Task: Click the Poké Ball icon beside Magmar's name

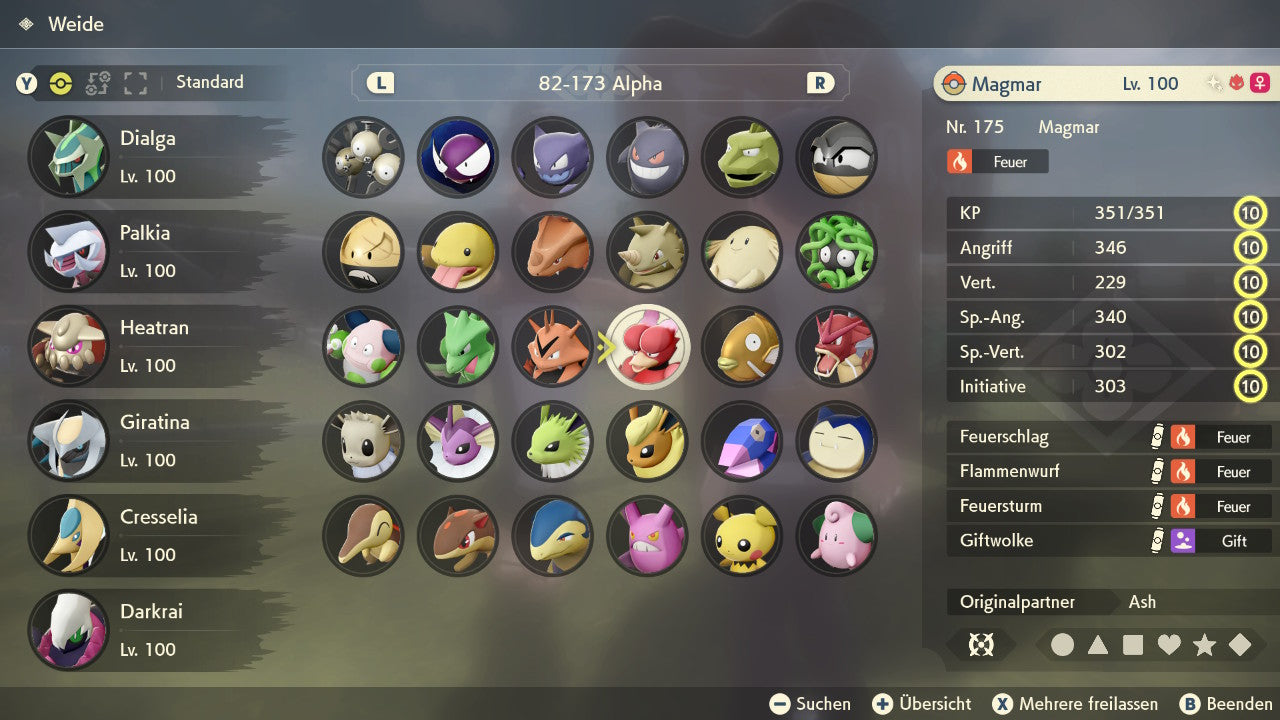Action: click(x=952, y=84)
